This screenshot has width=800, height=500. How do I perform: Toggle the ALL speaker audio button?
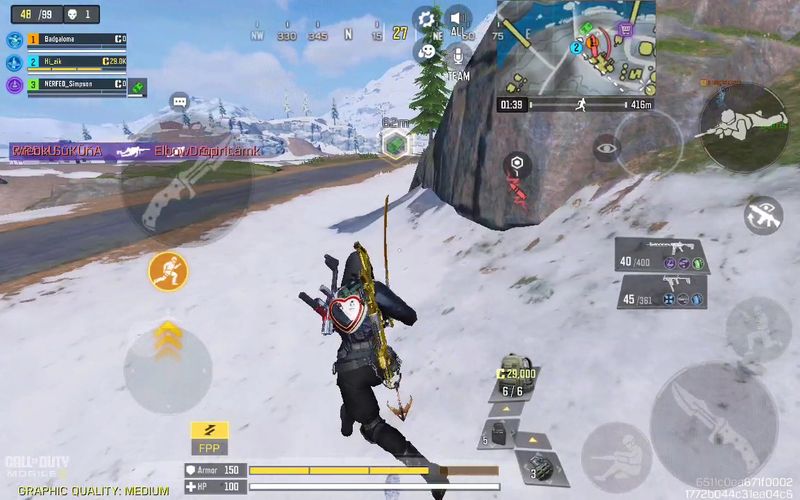point(458,20)
